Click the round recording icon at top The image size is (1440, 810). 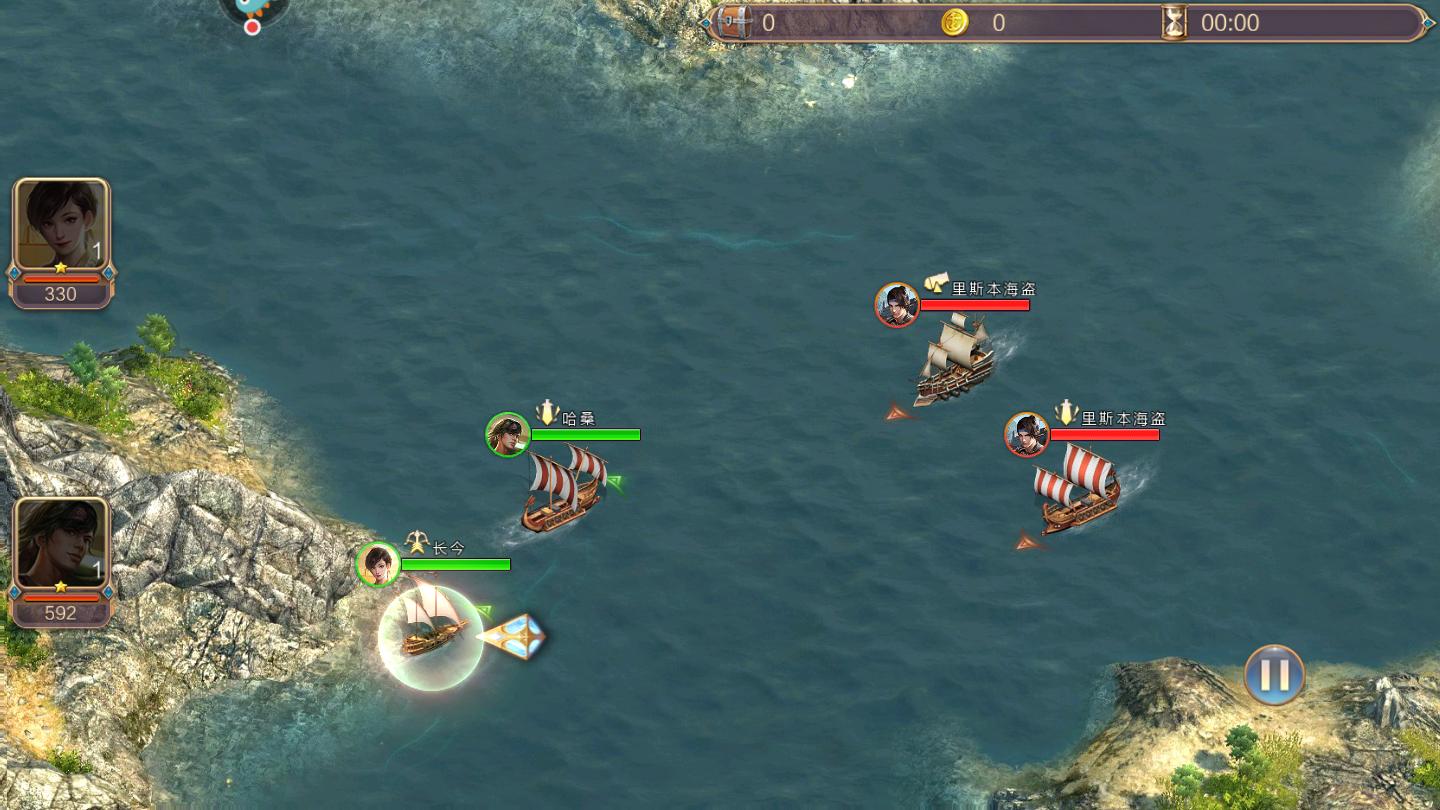point(254,12)
